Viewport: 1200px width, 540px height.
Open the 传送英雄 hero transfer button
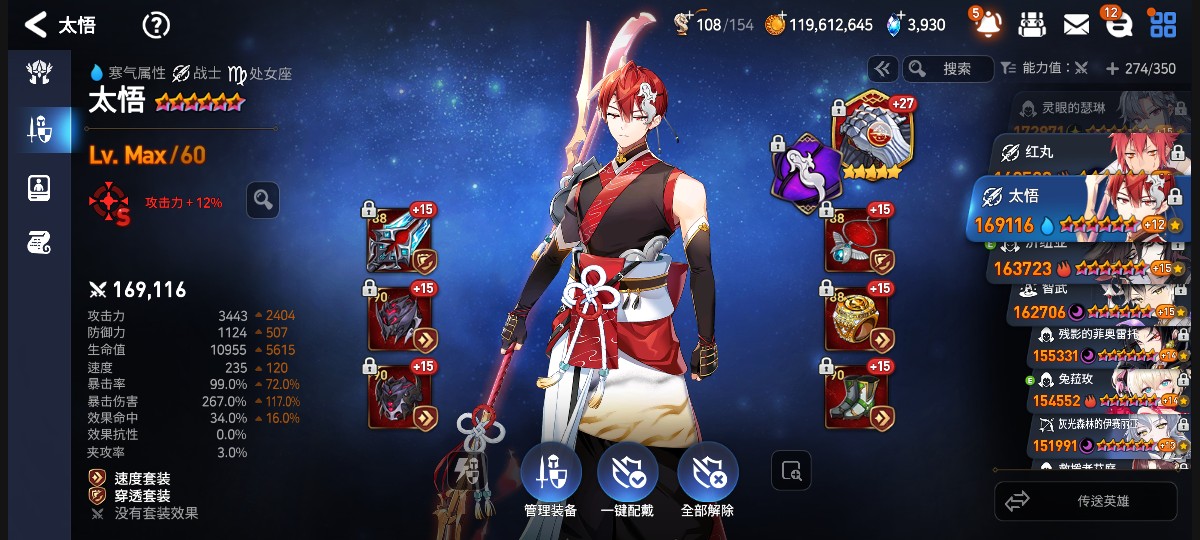(1086, 501)
